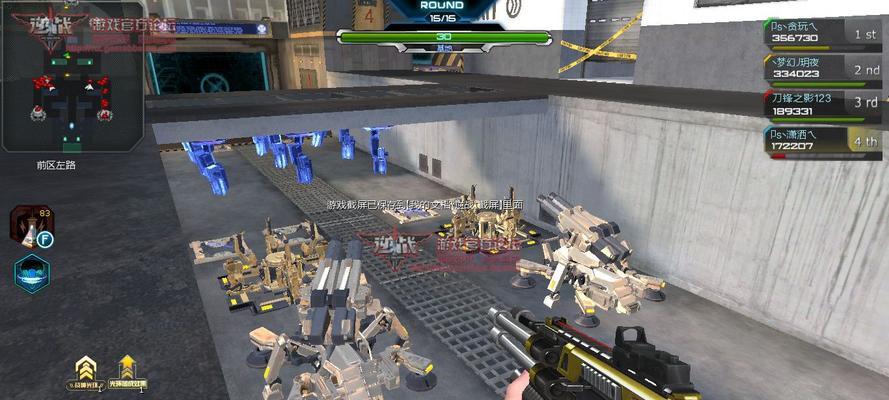Select the yellow arrow upgrade icon
This screenshot has width=889, height=400.
[128, 368]
